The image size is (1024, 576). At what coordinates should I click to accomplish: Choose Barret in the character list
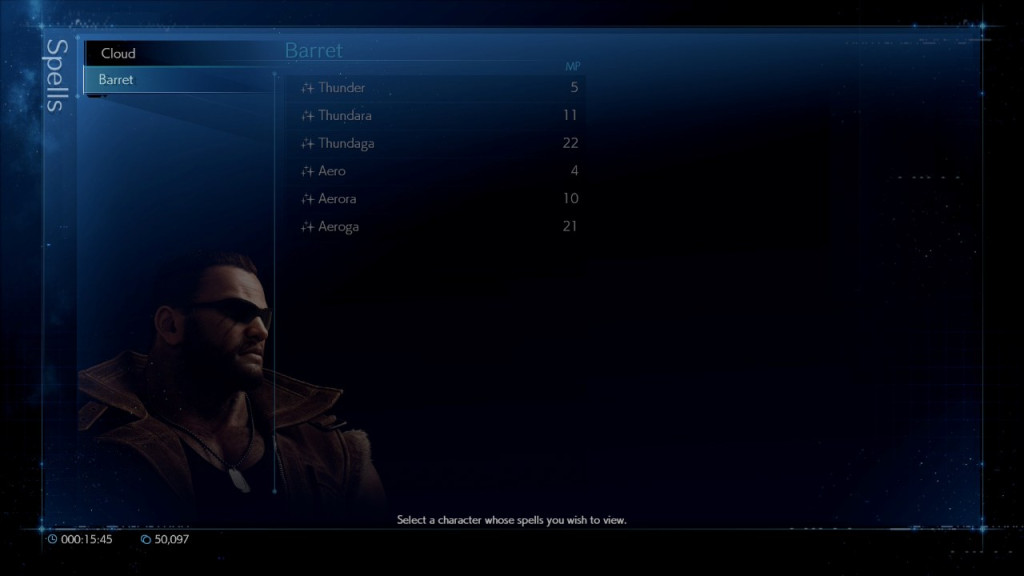(116, 79)
